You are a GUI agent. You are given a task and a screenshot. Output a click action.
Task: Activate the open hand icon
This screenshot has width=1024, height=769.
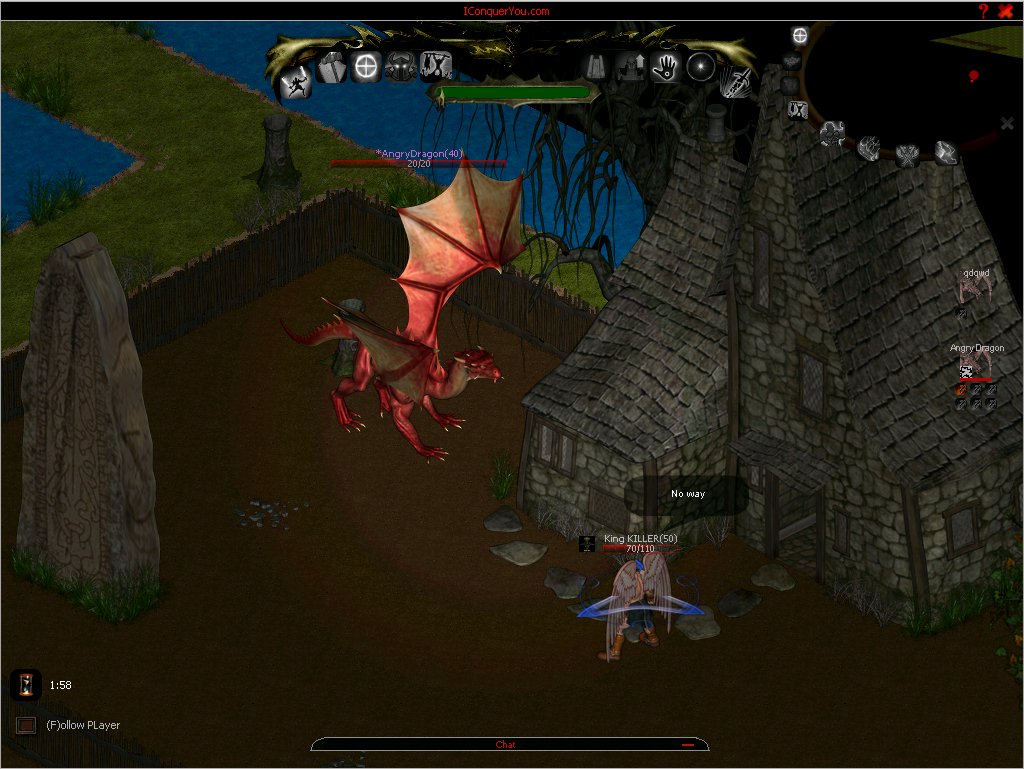(666, 67)
